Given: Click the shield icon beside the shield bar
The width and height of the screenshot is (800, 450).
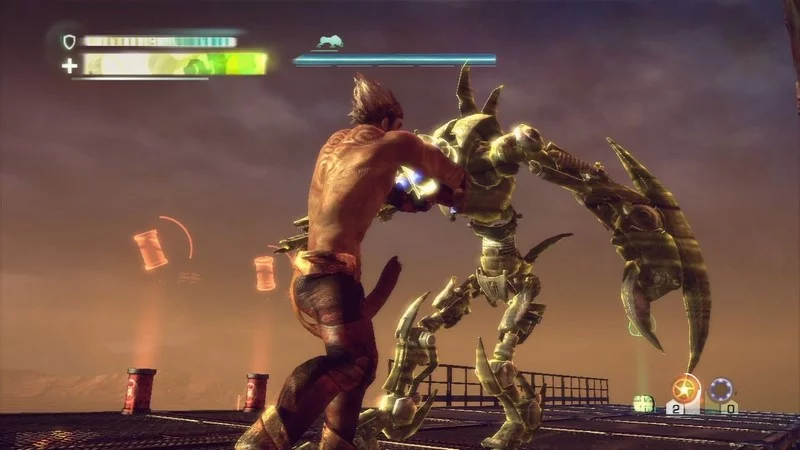Looking at the screenshot, I should [69, 42].
